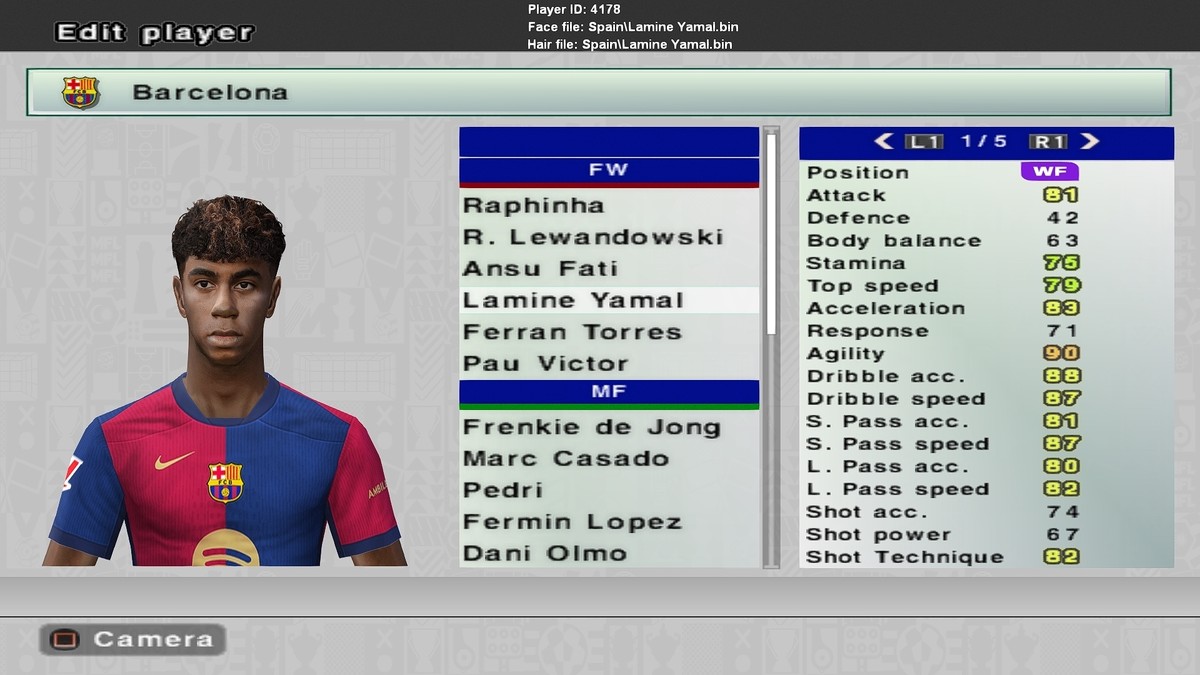This screenshot has width=1200, height=675.
Task: Pick Ferran Torres in the player list
Action: (x=571, y=332)
